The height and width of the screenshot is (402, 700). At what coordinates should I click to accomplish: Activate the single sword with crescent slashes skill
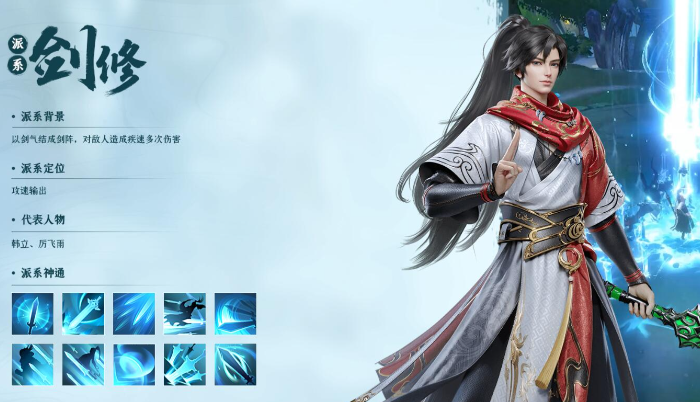(x=236, y=364)
